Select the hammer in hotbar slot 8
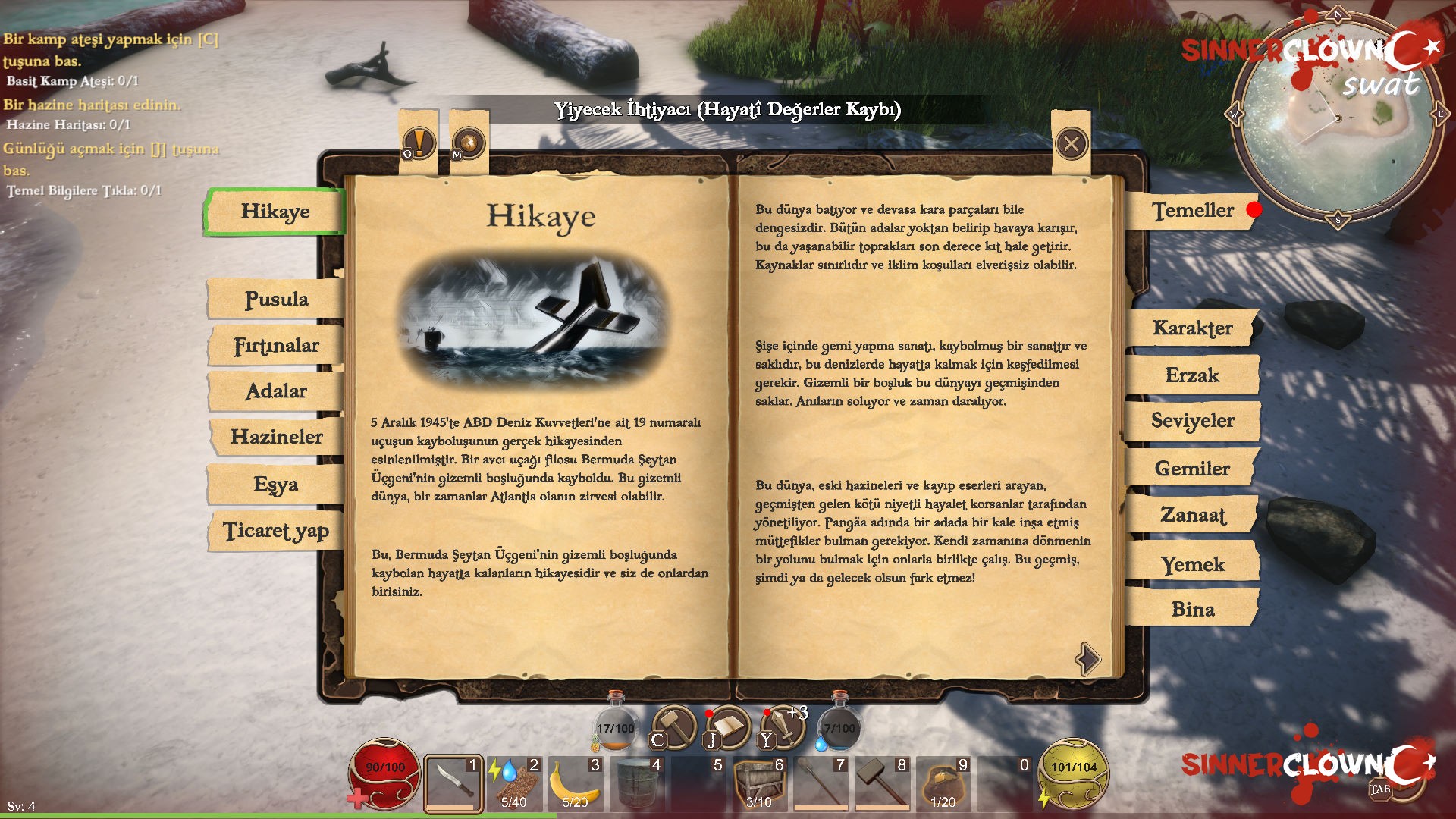Image resolution: width=1456 pixels, height=819 pixels. 881,777
